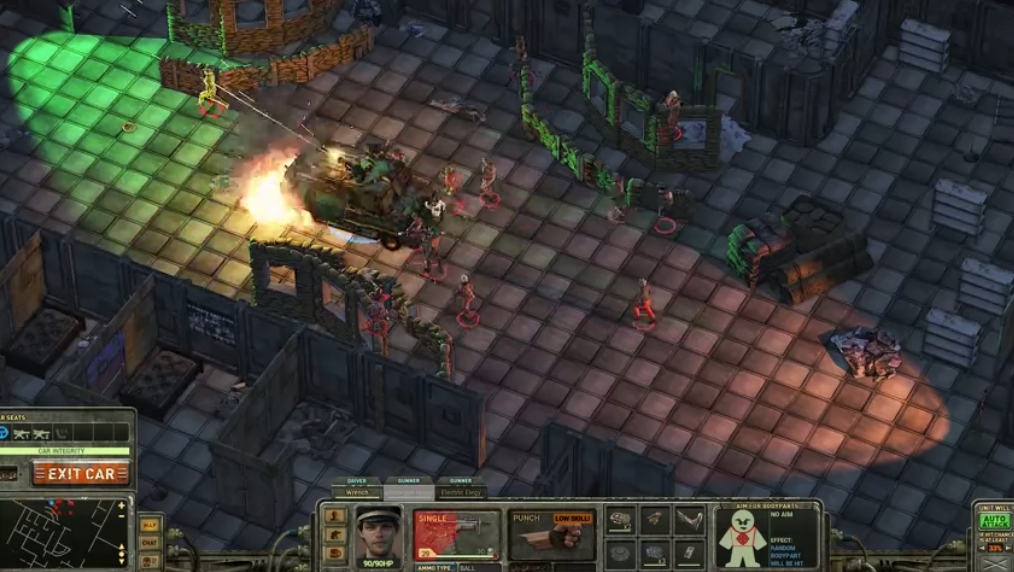Toggle the green AUTO ATTACK button
The image size is (1014, 572).
pos(992,520)
